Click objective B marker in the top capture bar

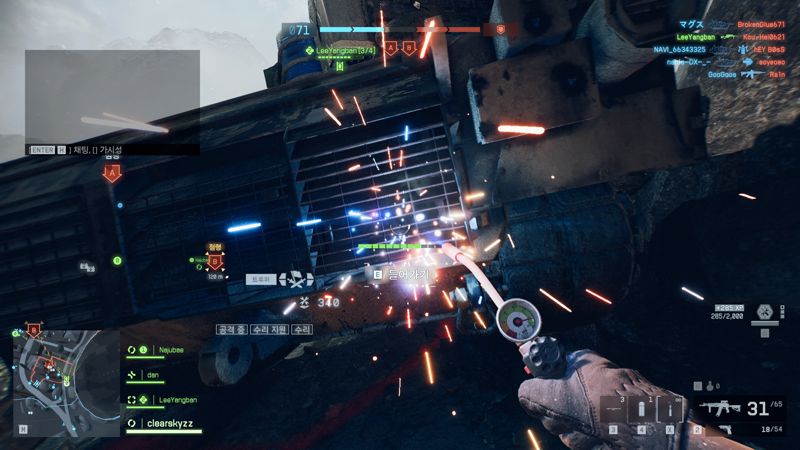(409, 47)
